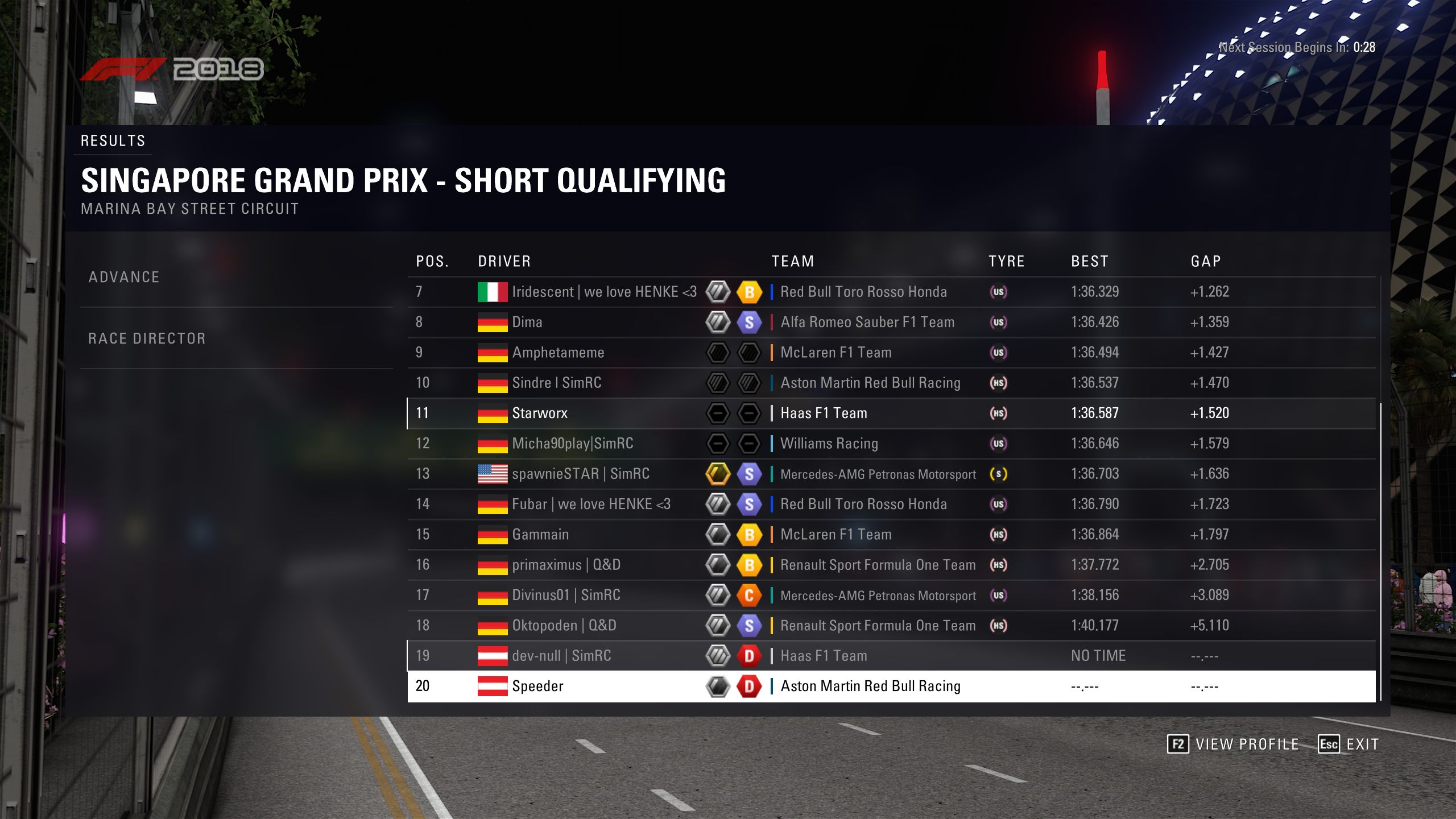The width and height of the screenshot is (1456, 819).
Task: Select Gammain's result row
Action: pyautogui.click(x=540, y=535)
